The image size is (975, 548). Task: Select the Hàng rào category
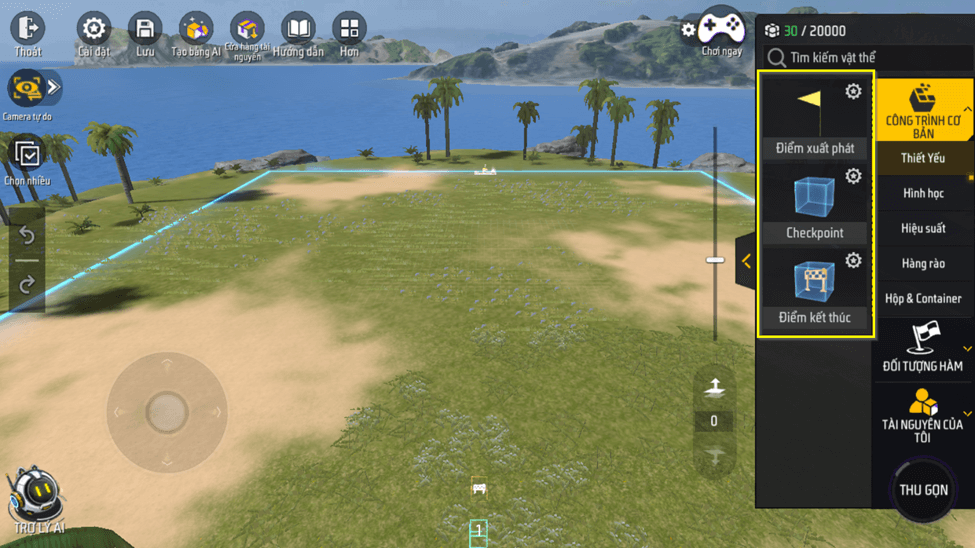923,263
